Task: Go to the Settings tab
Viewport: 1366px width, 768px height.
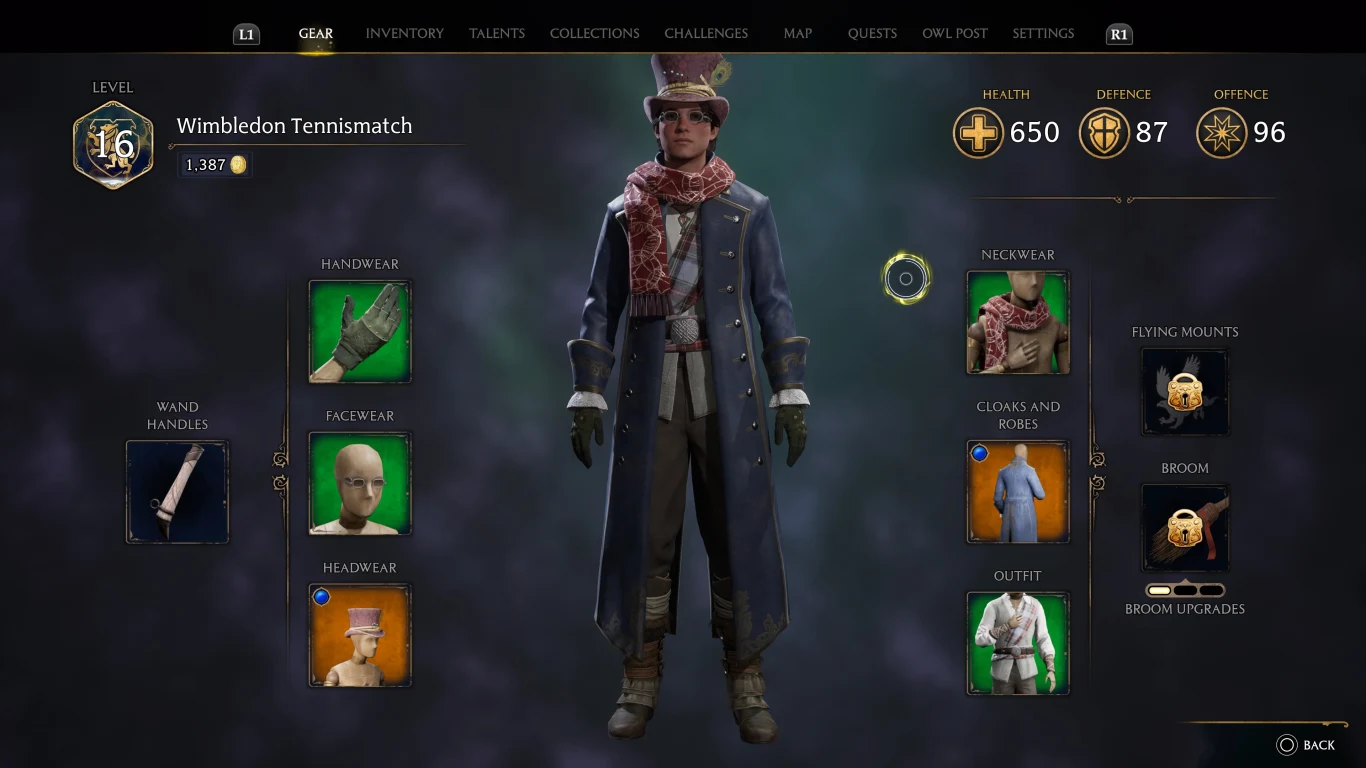Action: pyautogui.click(x=1043, y=33)
